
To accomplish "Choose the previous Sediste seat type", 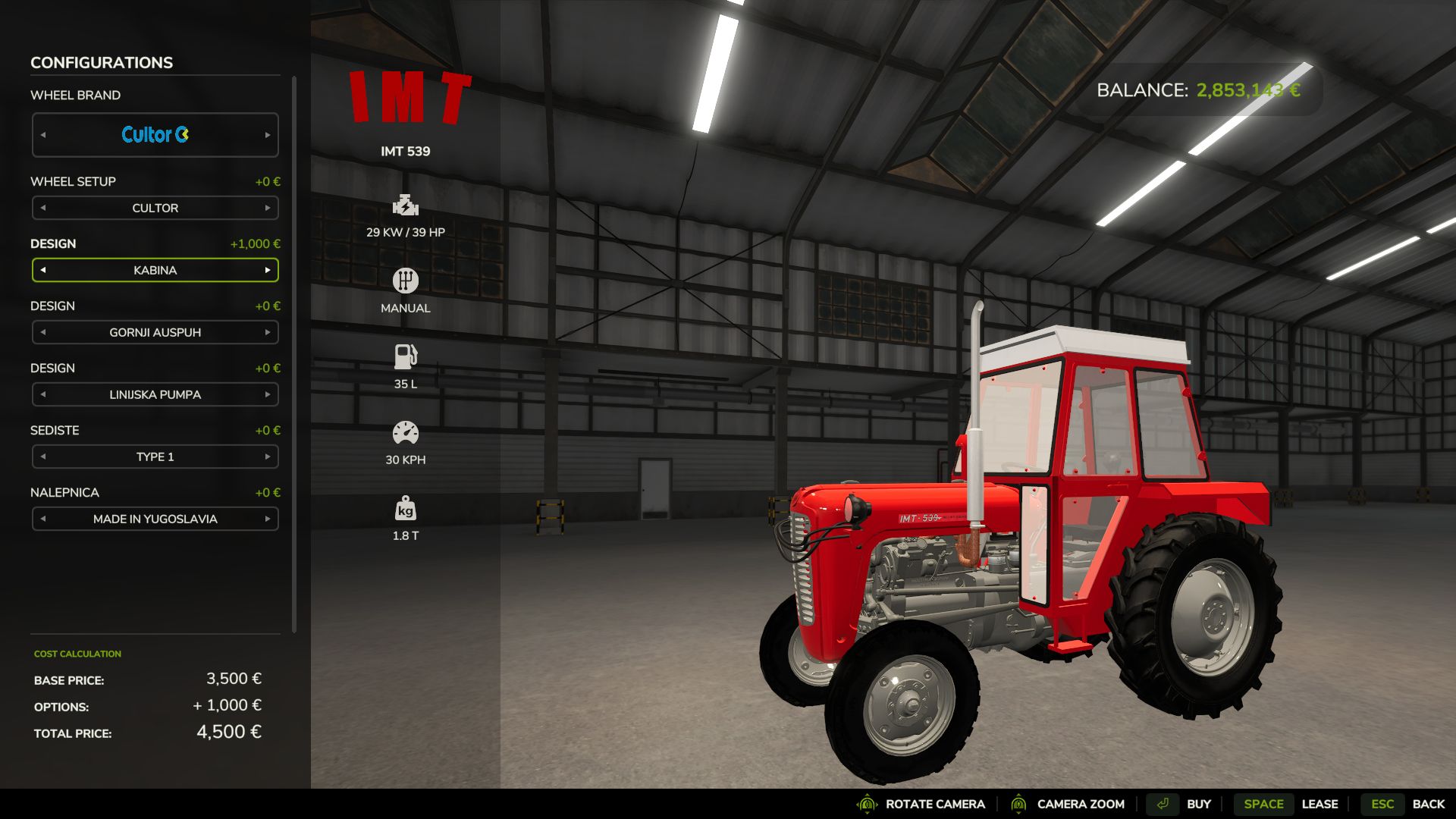I will [43, 457].
